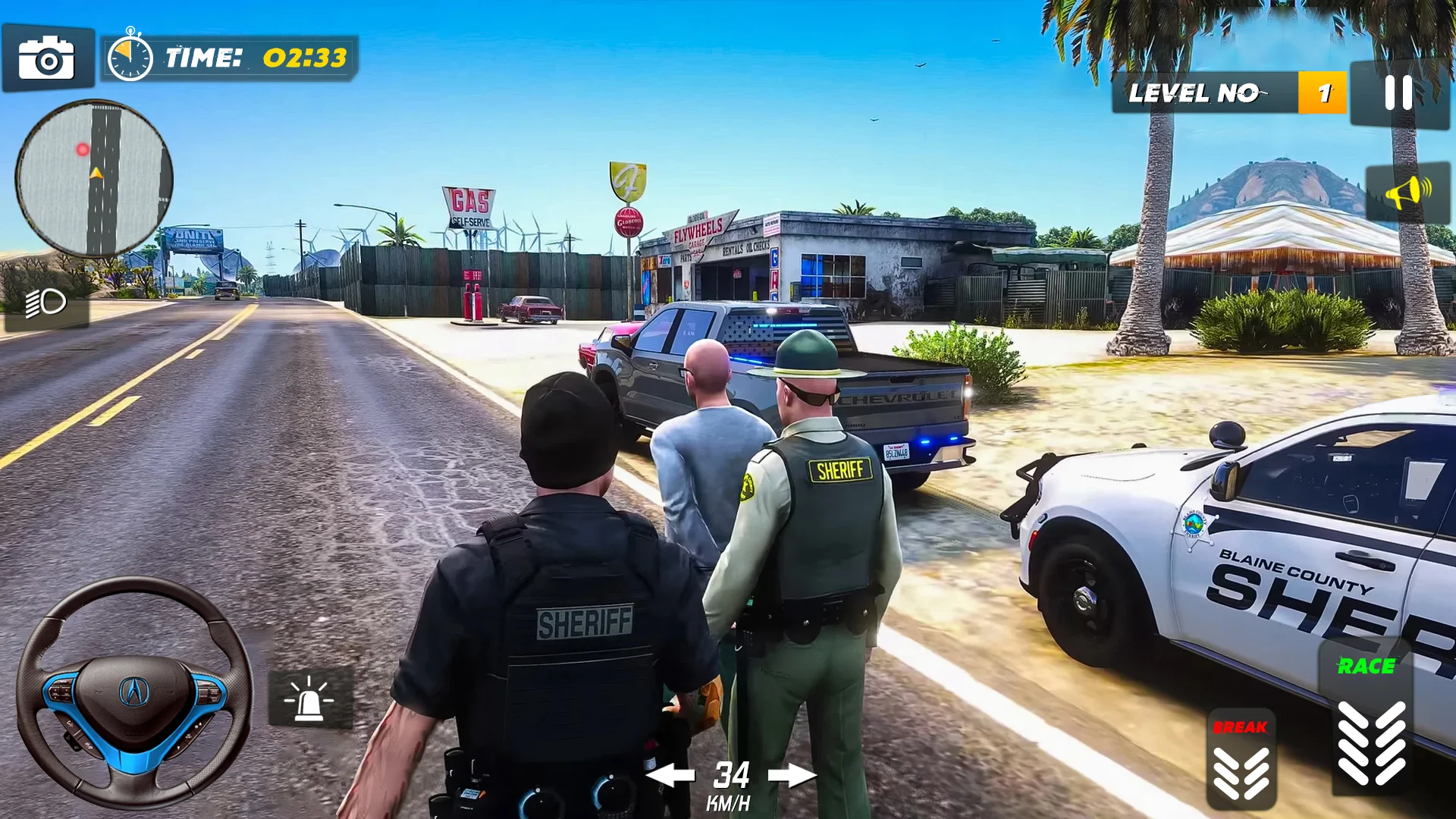Toggle the headlights icon
1456x819 pixels.
click(46, 304)
